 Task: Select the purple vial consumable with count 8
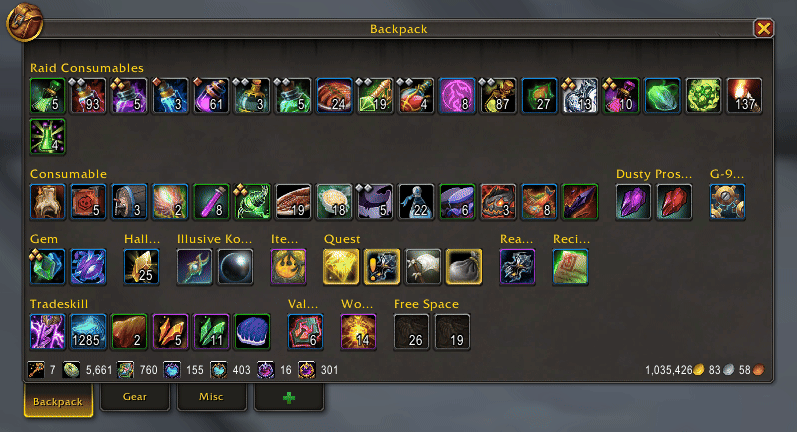click(211, 202)
